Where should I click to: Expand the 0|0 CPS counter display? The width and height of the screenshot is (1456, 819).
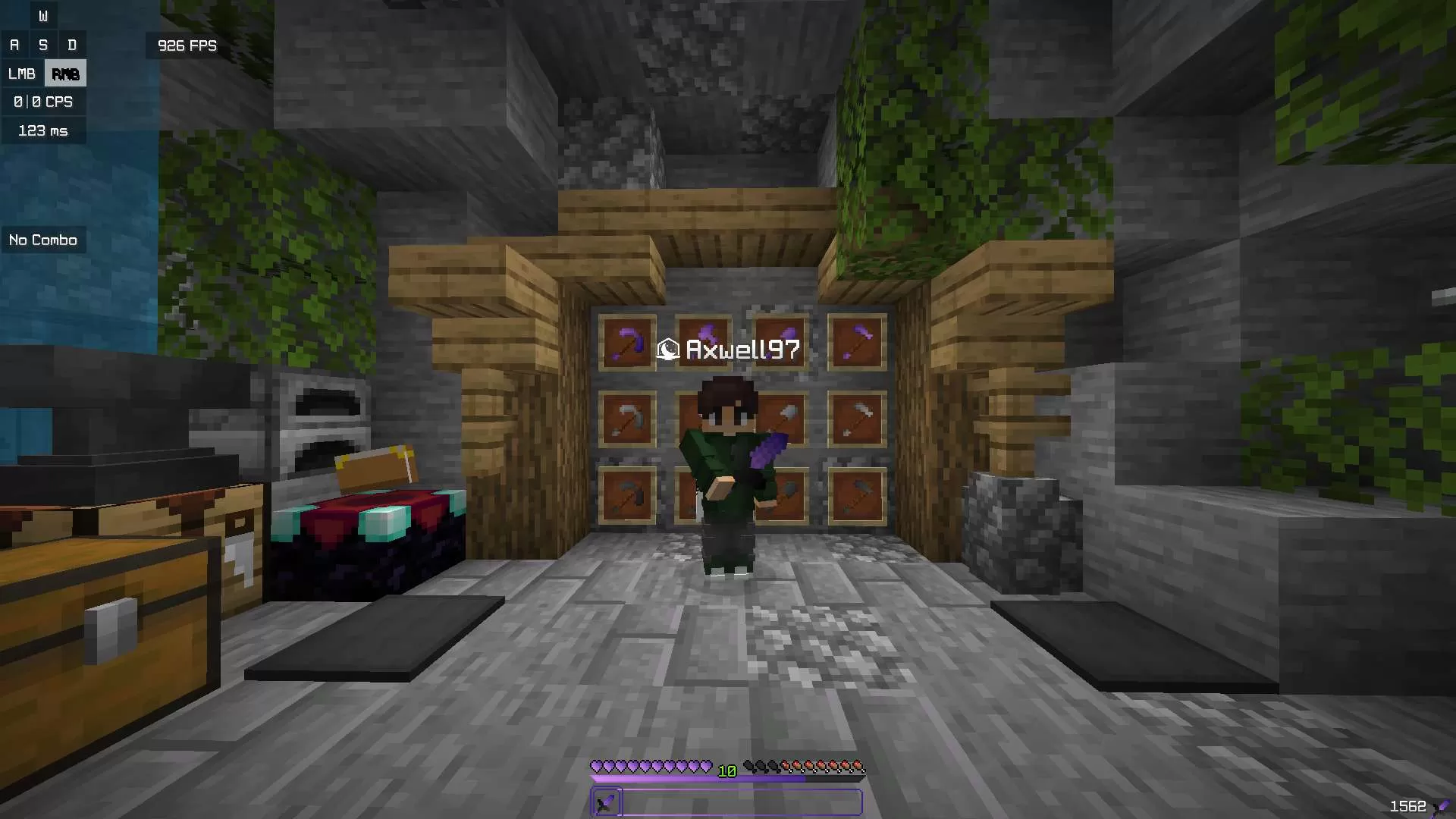tap(42, 101)
